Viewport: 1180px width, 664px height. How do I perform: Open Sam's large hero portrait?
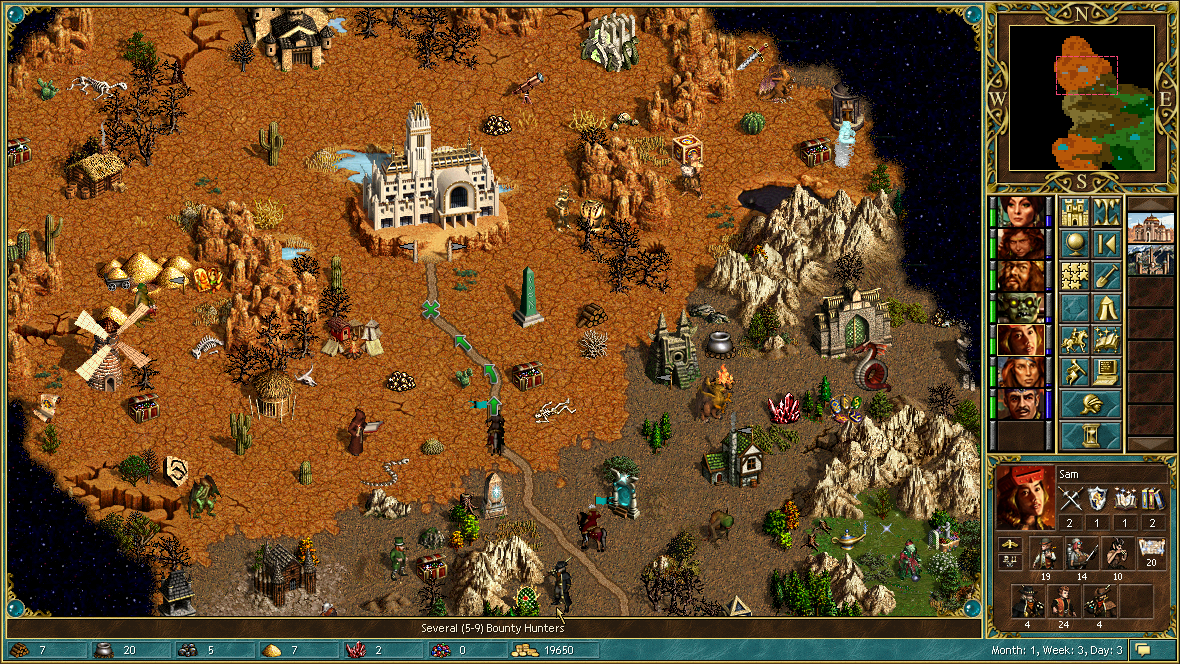click(x=1025, y=497)
